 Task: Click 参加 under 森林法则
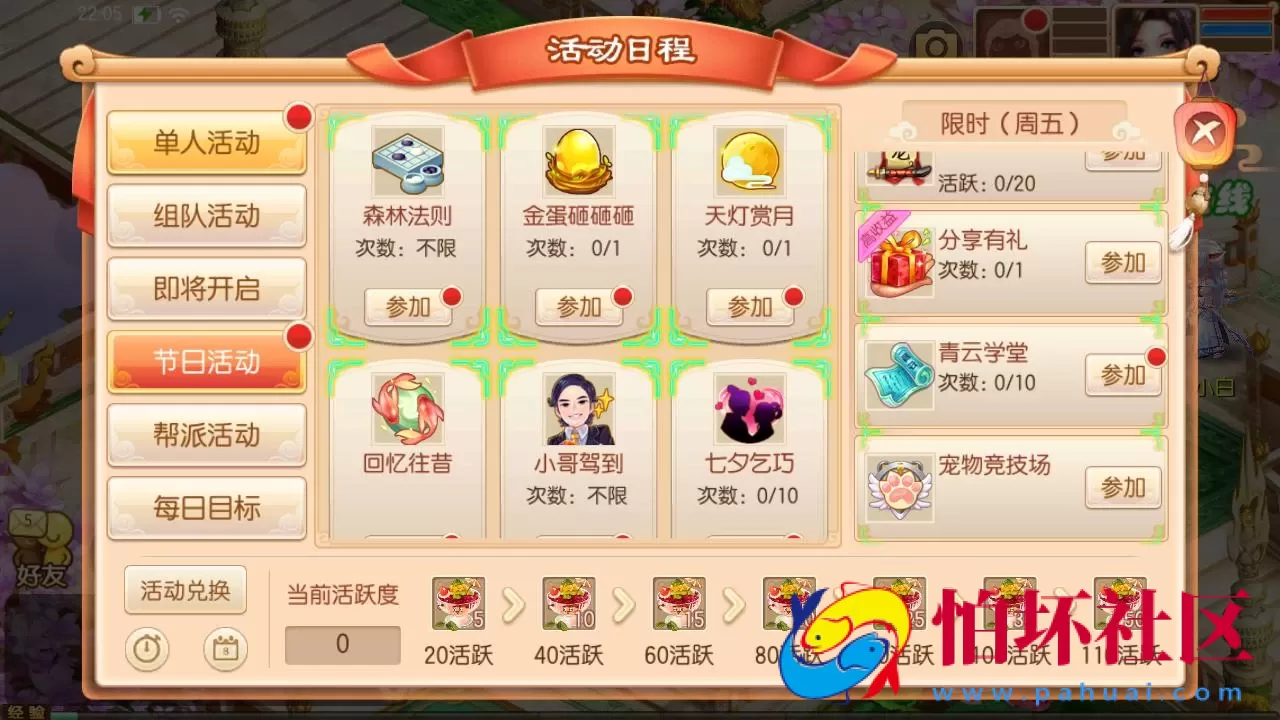tap(407, 307)
